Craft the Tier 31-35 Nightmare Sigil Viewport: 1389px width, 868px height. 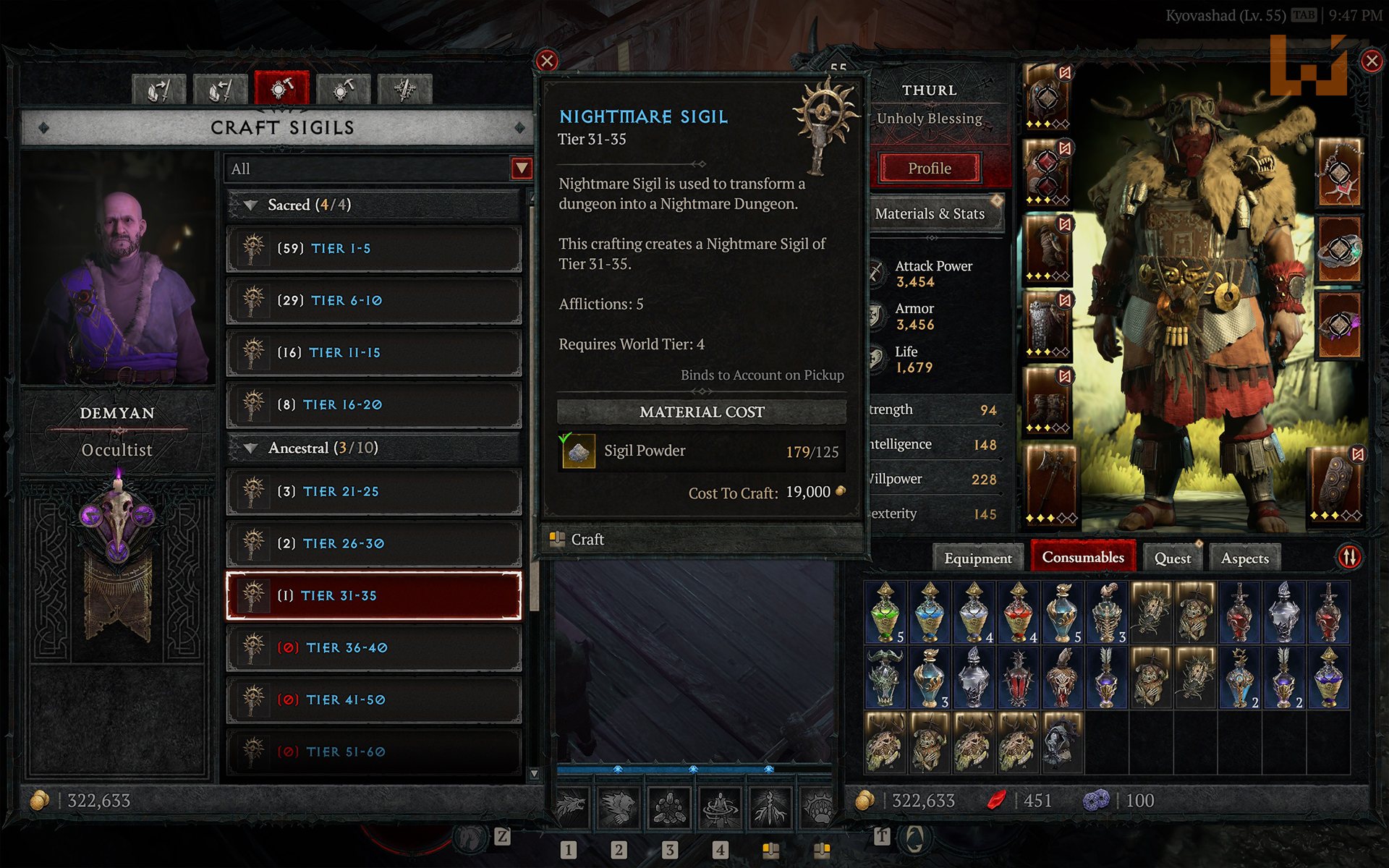[587, 540]
